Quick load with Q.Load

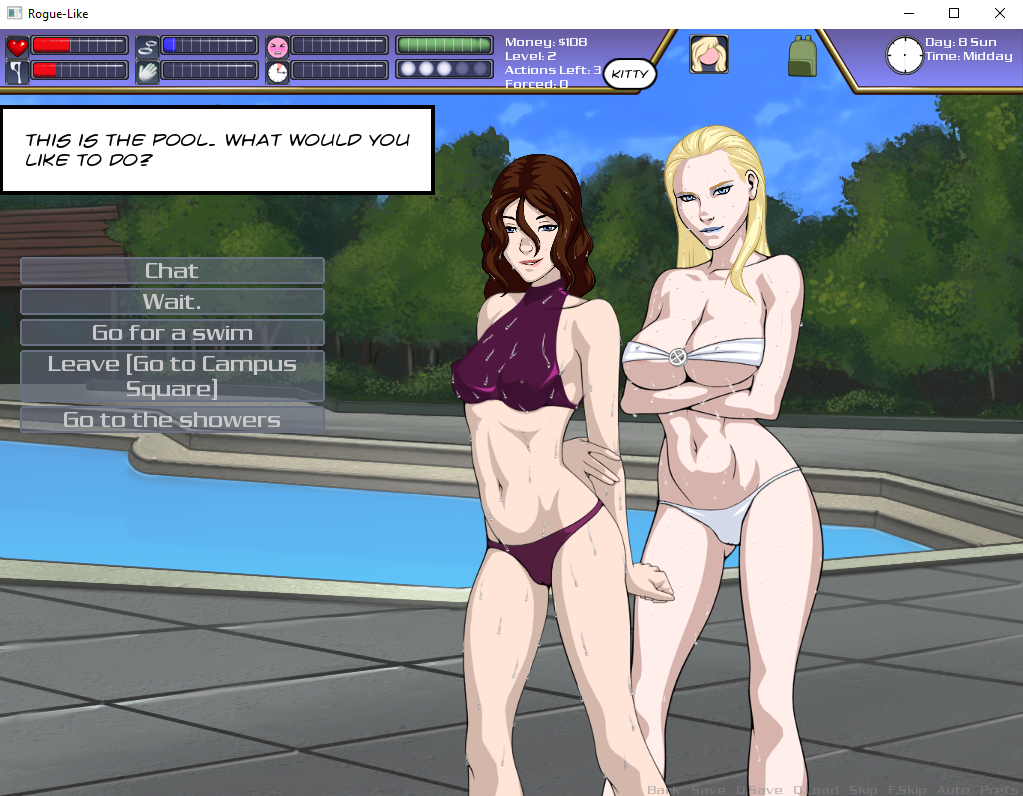815,790
